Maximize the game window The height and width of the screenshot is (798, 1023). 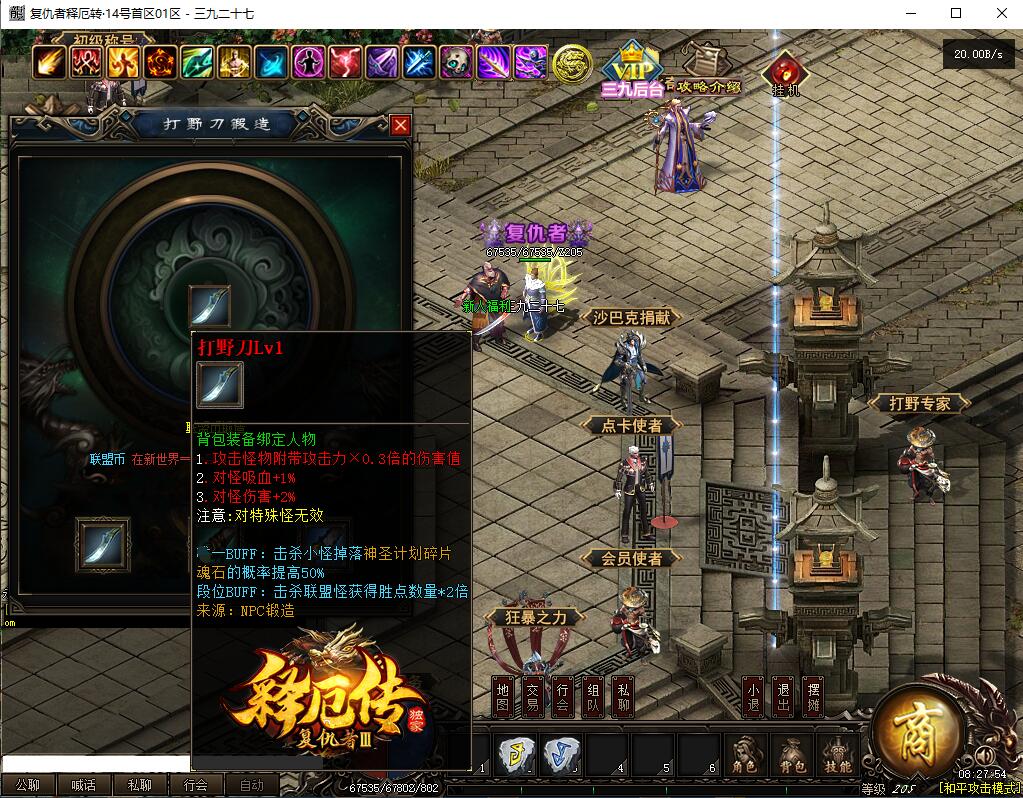point(956,13)
